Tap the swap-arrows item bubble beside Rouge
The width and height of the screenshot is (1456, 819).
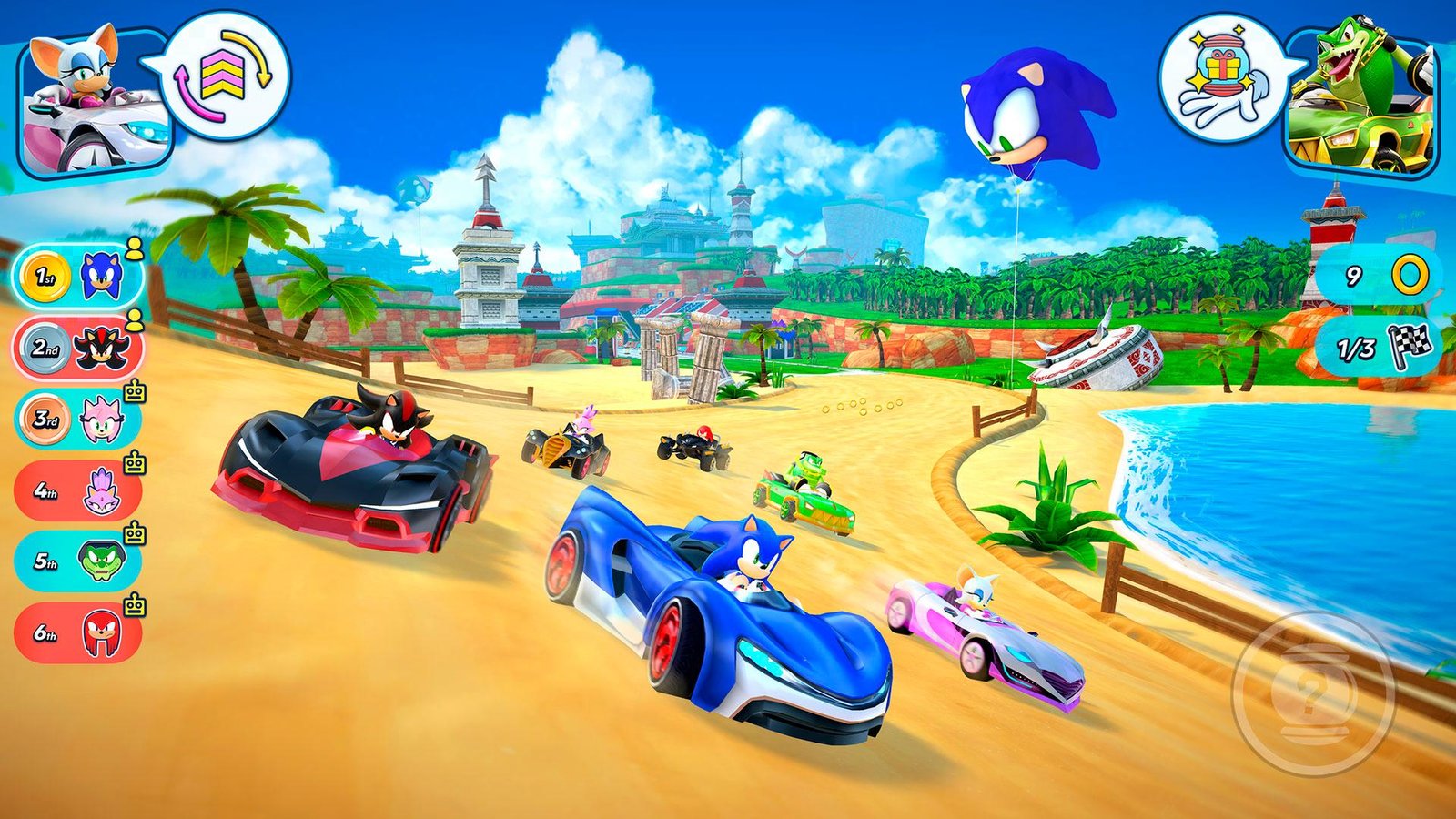pos(226,76)
